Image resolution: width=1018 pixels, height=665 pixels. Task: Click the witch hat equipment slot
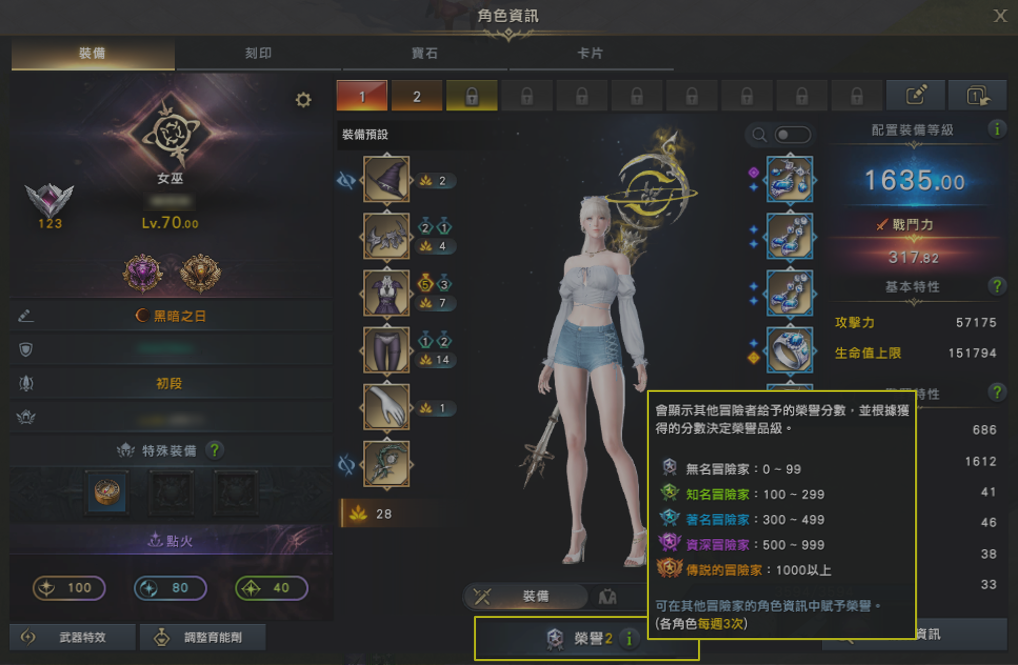pyautogui.click(x=386, y=180)
